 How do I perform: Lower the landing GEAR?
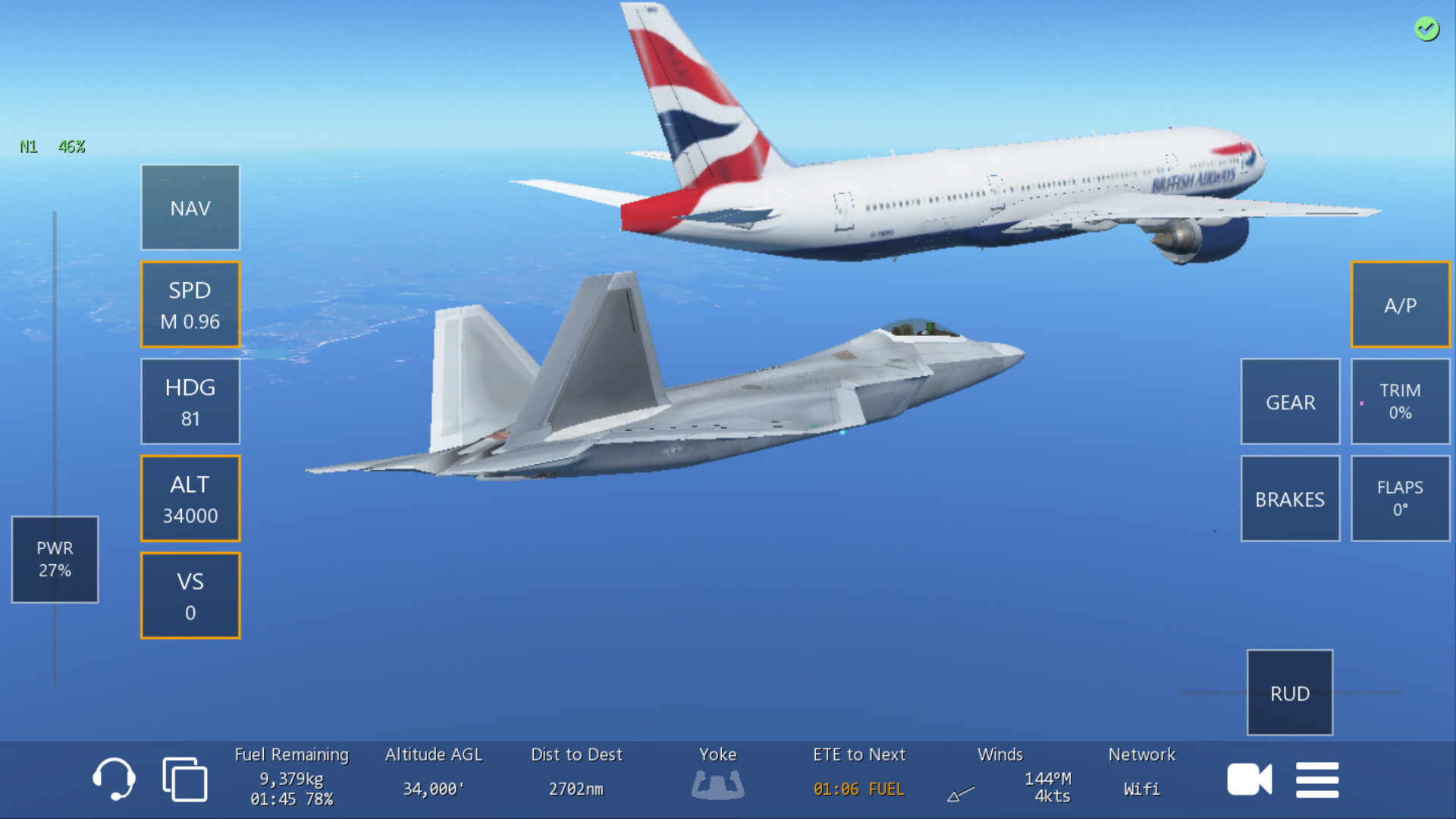pos(1290,401)
